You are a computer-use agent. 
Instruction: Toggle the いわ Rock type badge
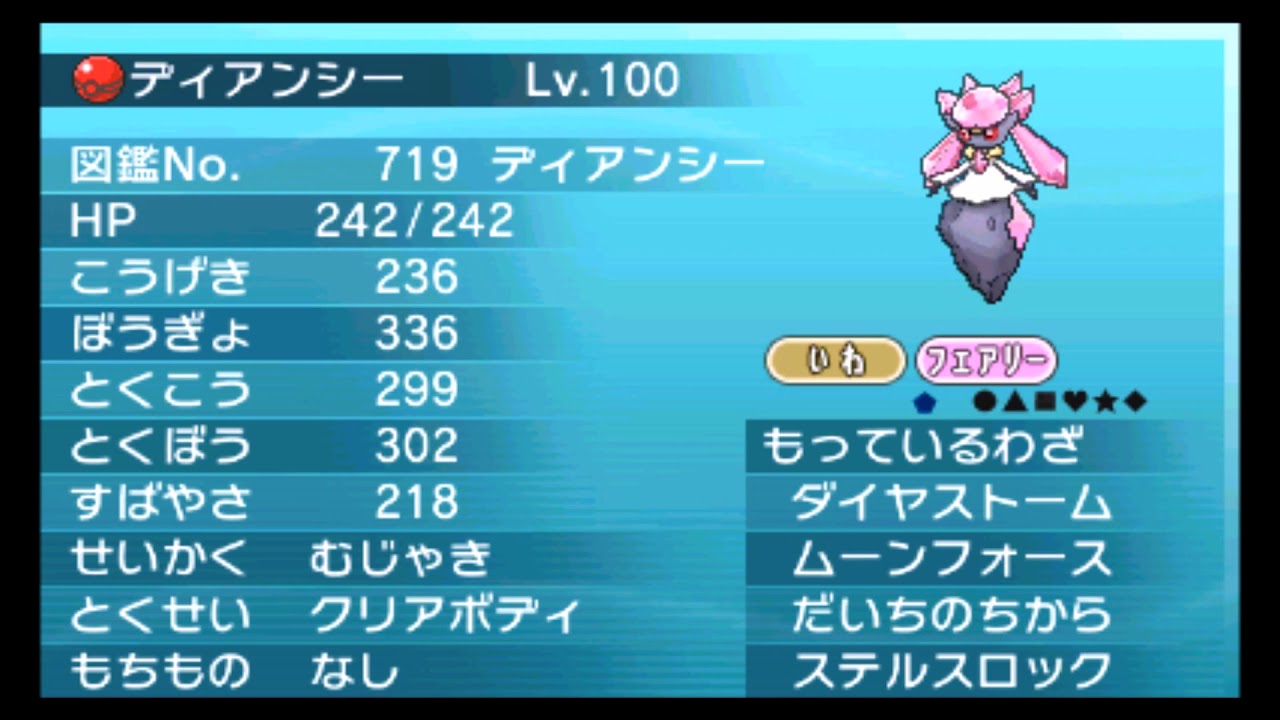pos(835,361)
